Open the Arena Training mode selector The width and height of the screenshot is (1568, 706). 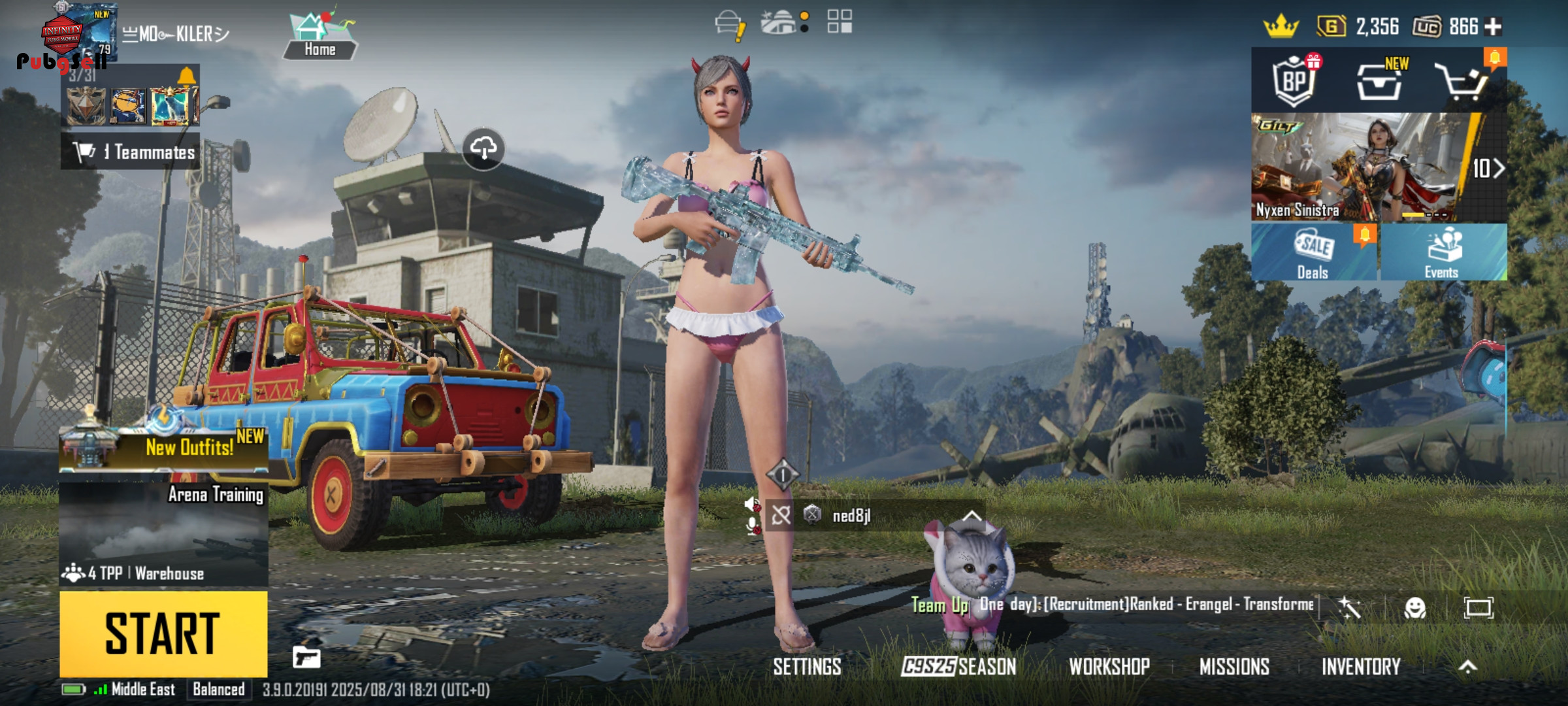click(x=163, y=534)
